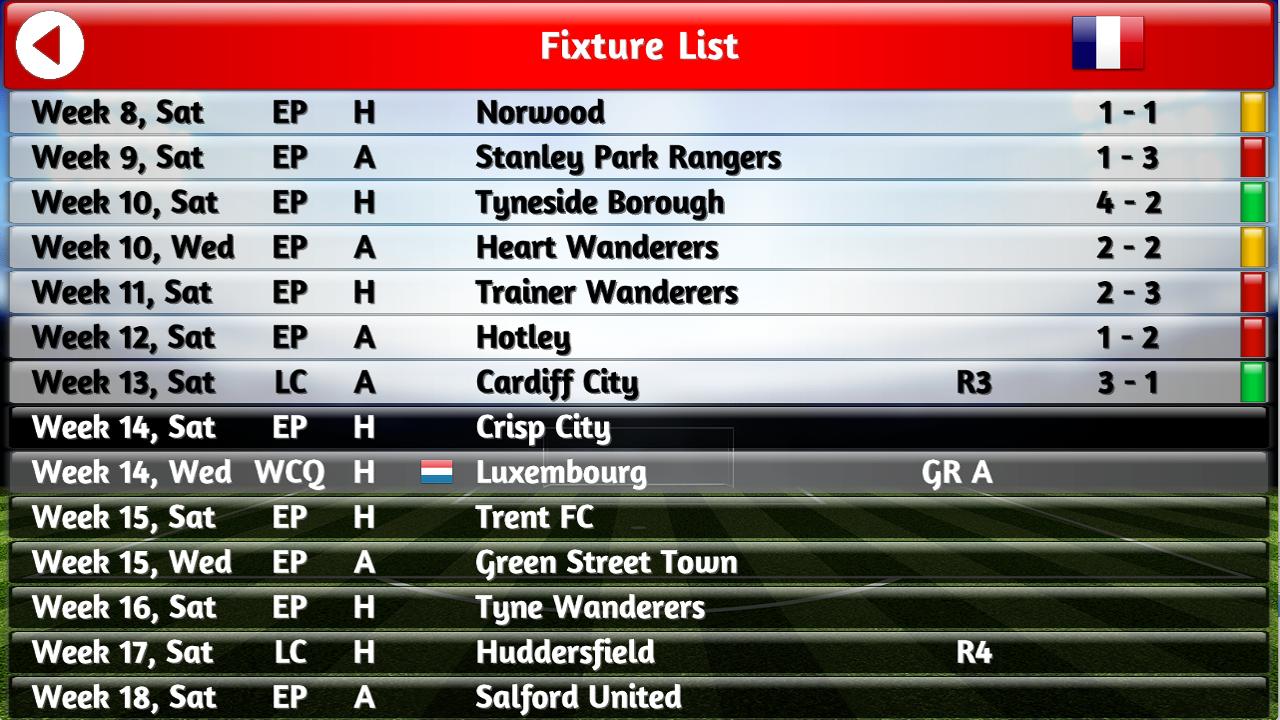Screen dimensions: 1280x720
Task: Click the back arrow icon
Action: pos(48,46)
